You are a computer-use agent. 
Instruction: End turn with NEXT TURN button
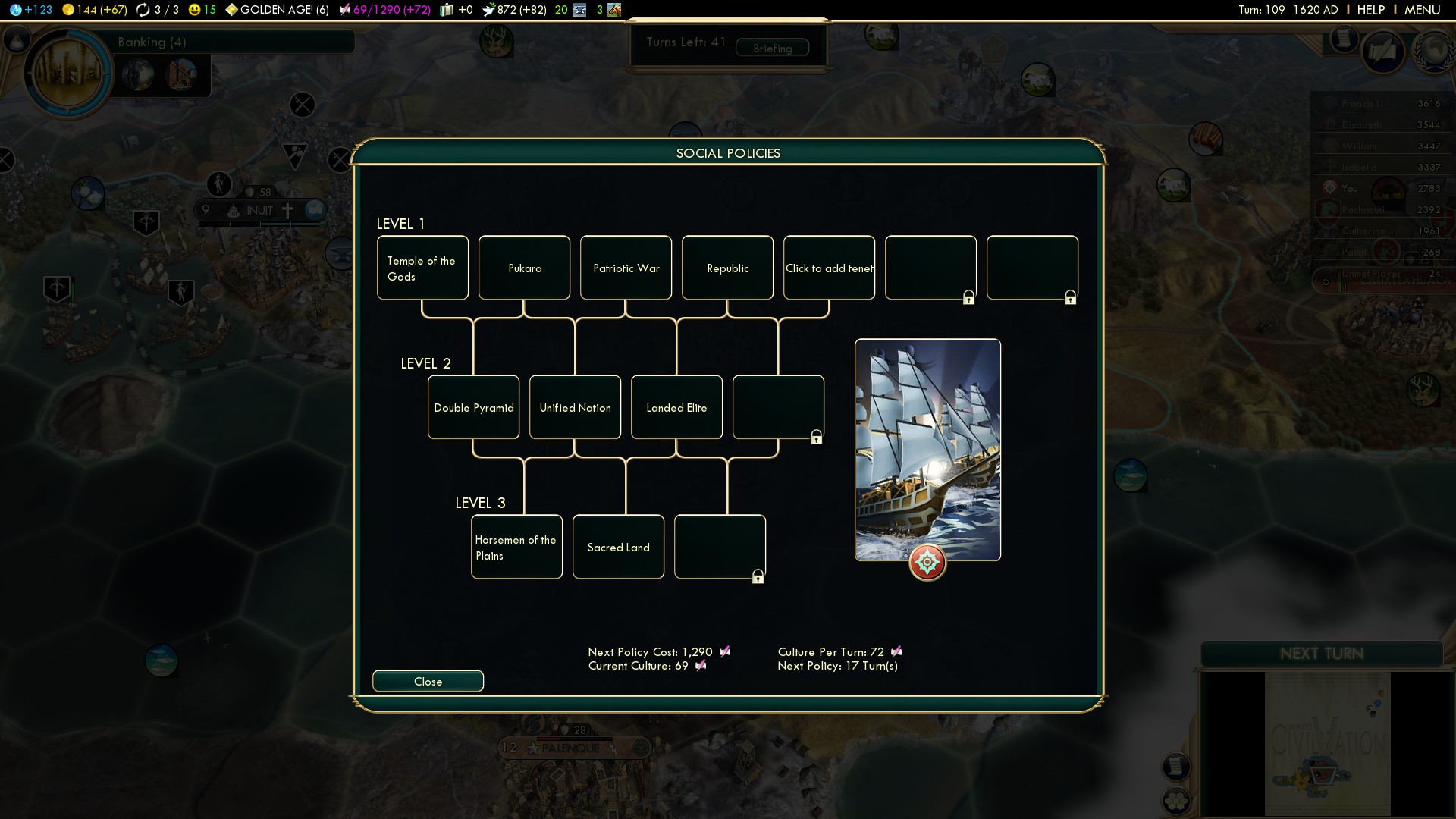click(1321, 654)
